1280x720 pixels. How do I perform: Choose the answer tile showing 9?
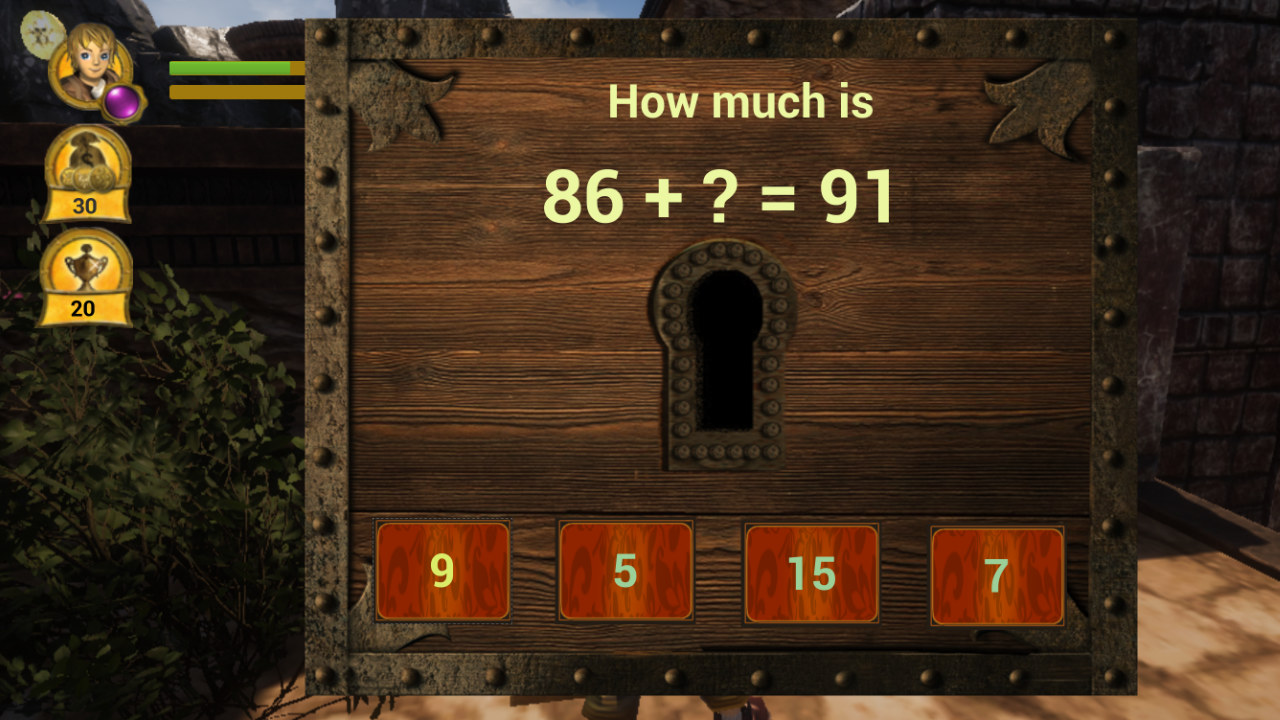442,570
